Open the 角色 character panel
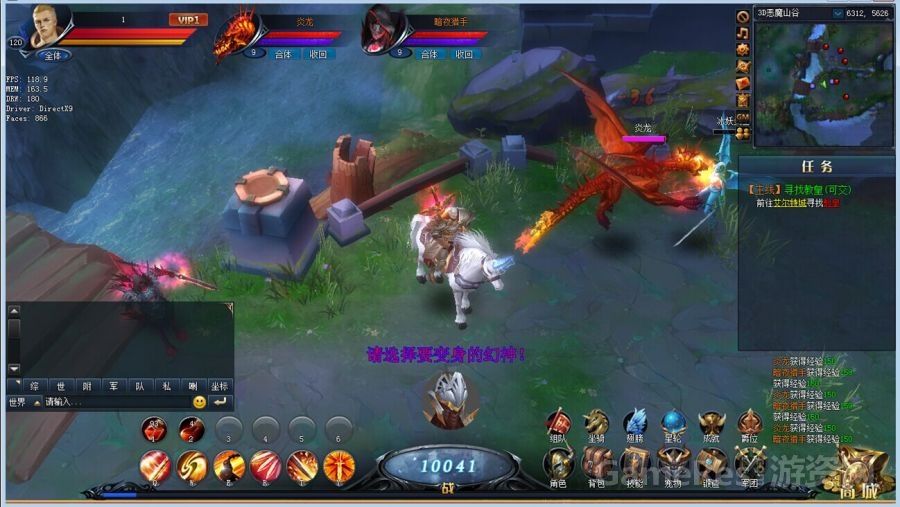900x507 pixels. [558, 463]
